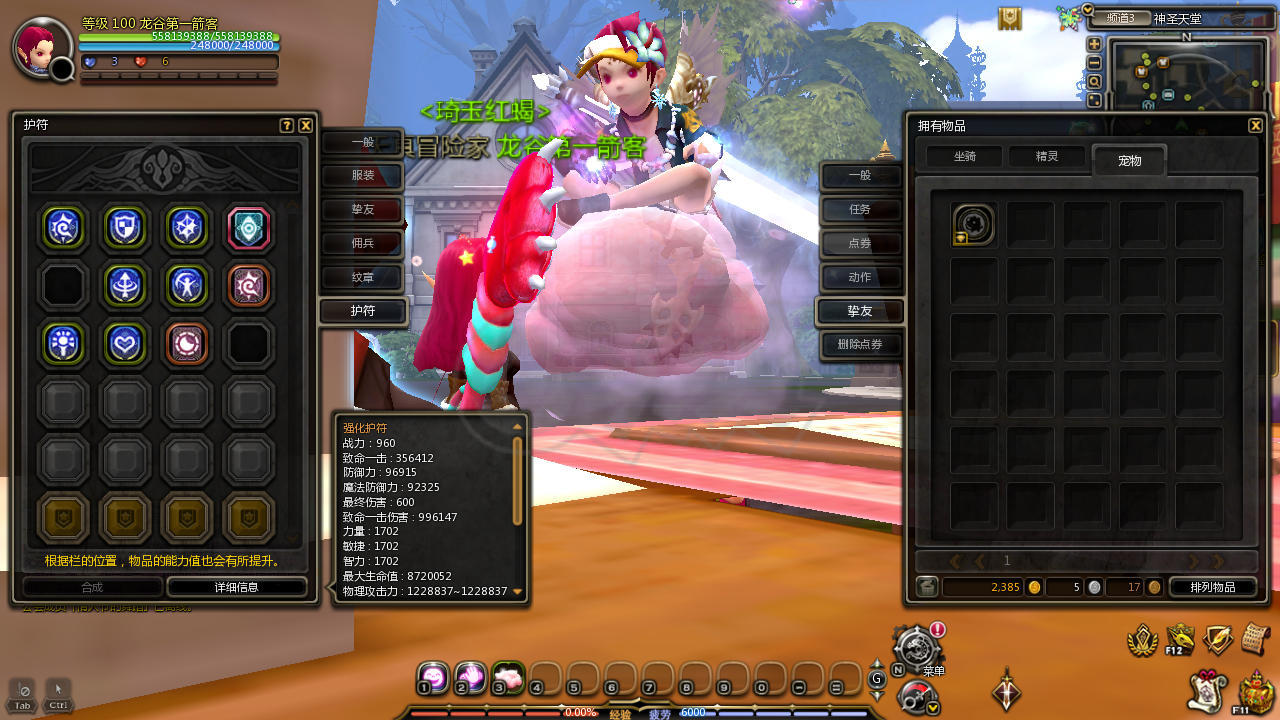Choose the pink-framed teal talisman
Viewport: 1280px width, 720px height.
click(x=248, y=228)
